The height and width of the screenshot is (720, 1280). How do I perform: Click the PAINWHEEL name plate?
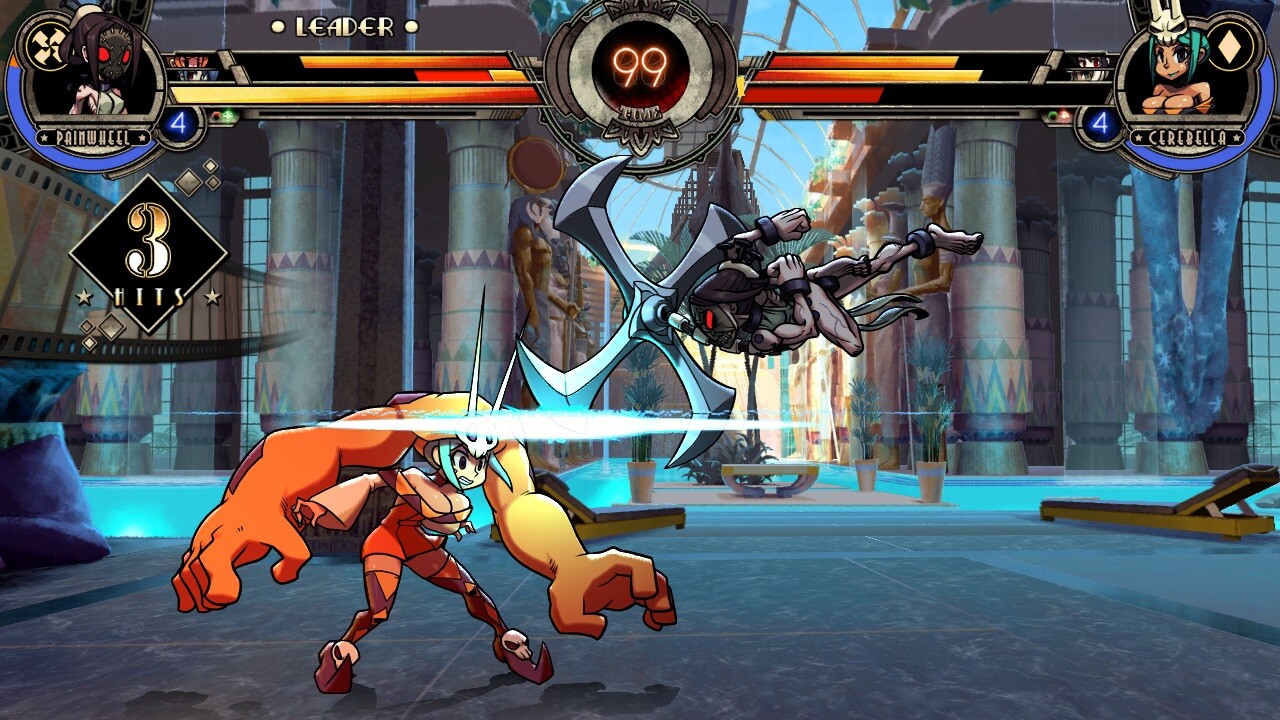(x=93, y=137)
